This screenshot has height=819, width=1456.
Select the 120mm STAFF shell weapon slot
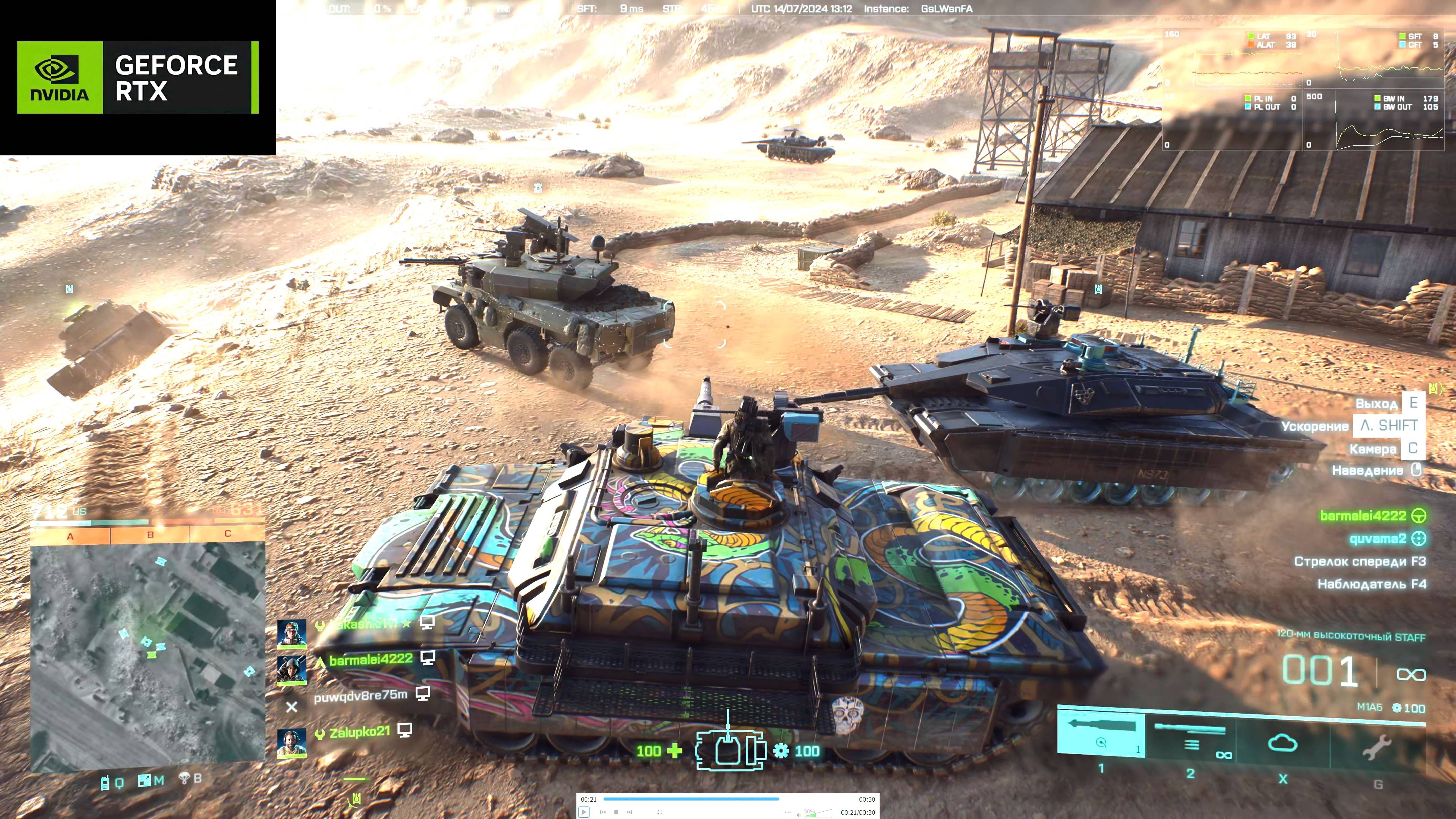[x=1101, y=734]
